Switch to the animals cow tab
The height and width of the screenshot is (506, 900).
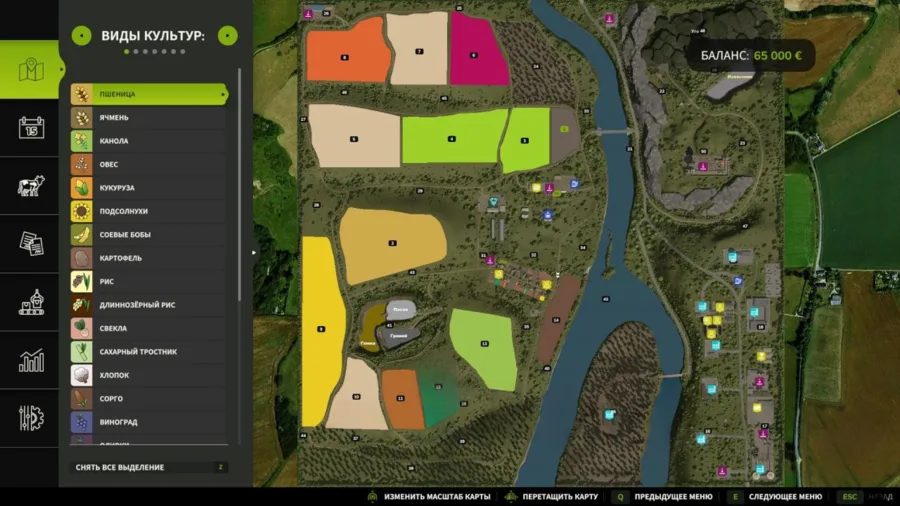point(31,186)
